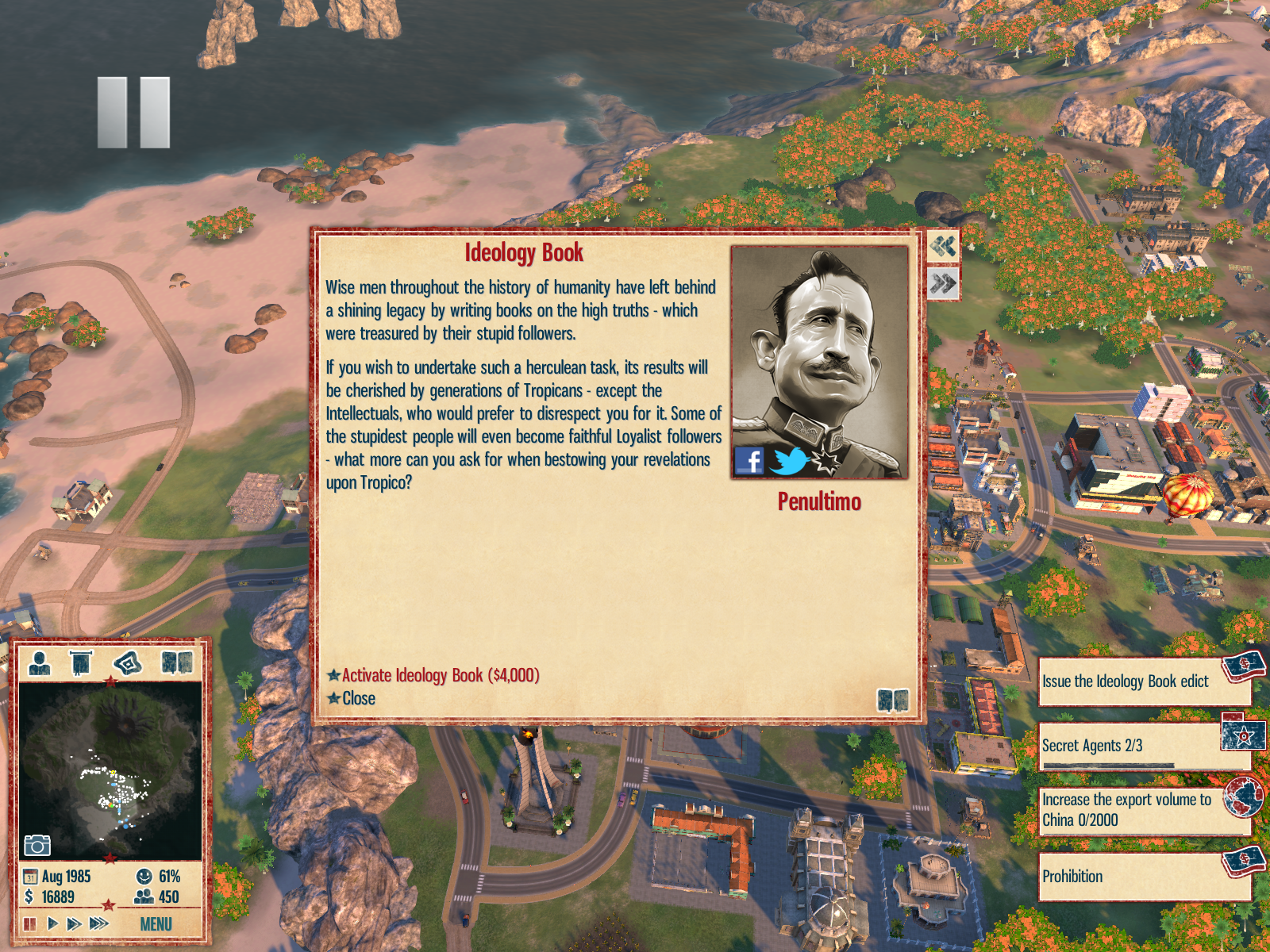Open the book icon in the dialog corner
The width and height of the screenshot is (1270, 952).
[x=893, y=700]
